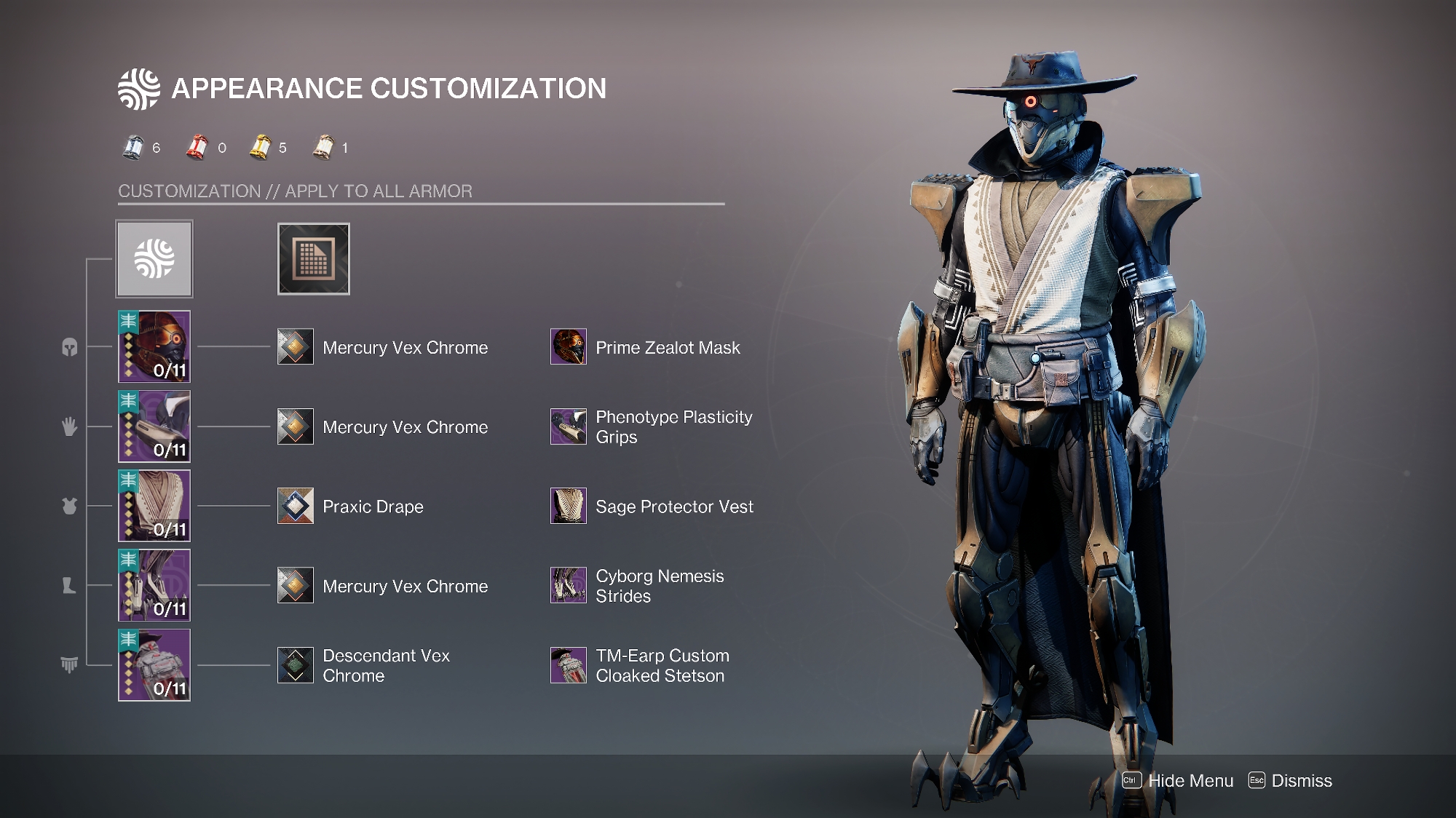The height and width of the screenshot is (818, 1456).
Task: Open the Prime Zealot Mask ornament
Action: (x=569, y=346)
